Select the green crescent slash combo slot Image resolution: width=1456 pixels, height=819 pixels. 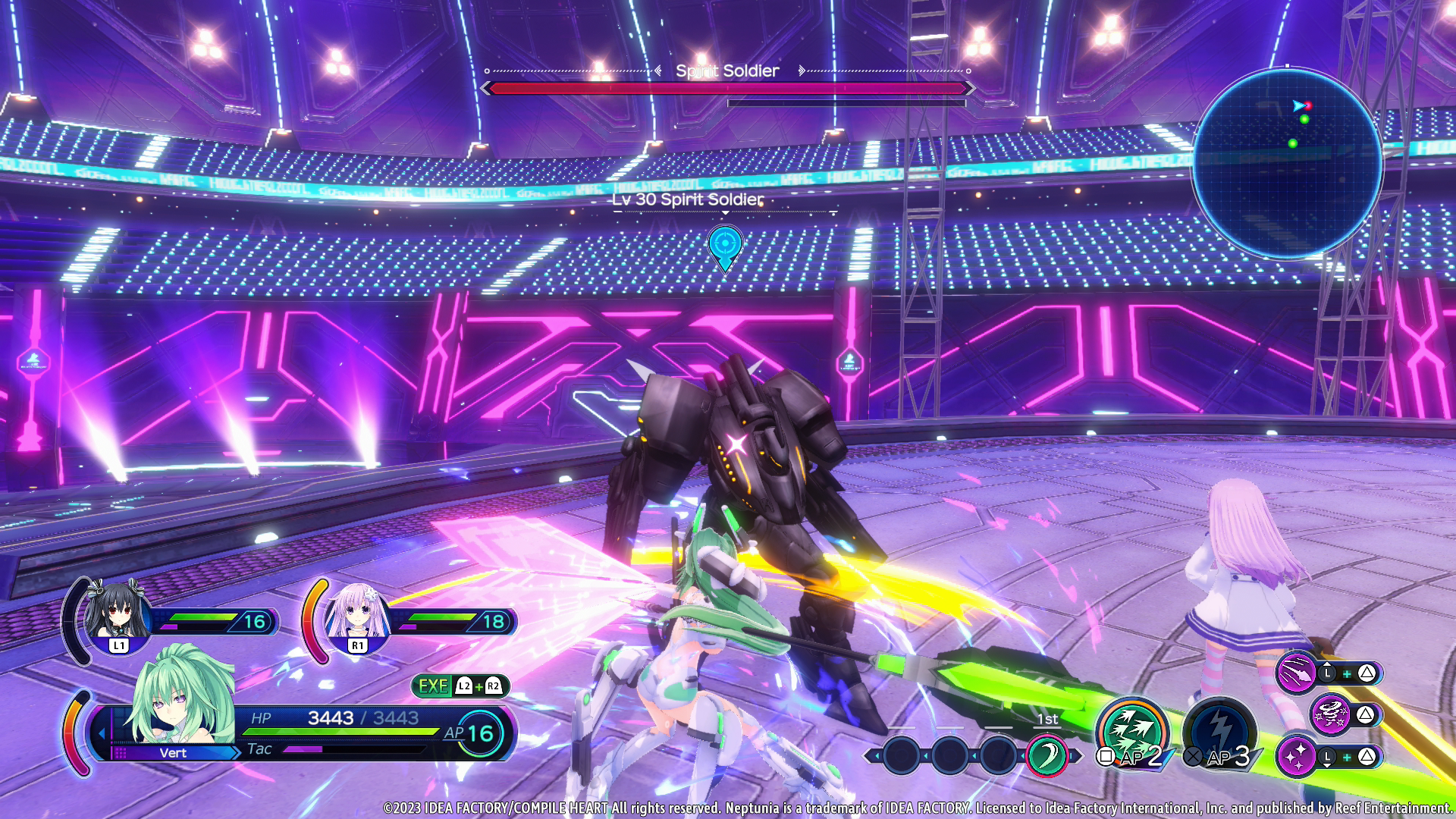[1046, 755]
